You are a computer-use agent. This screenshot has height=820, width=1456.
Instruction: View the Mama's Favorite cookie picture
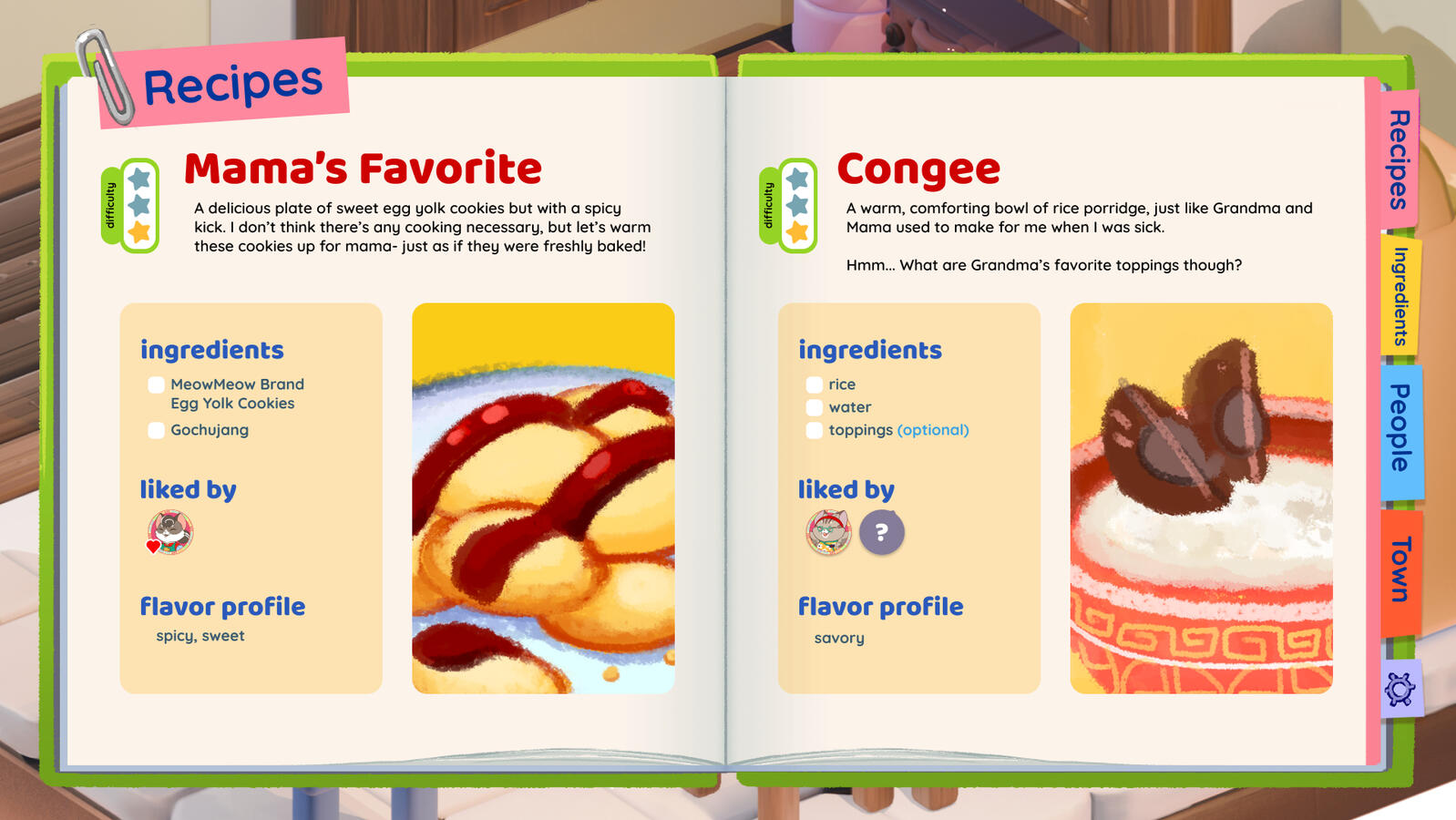(543, 498)
